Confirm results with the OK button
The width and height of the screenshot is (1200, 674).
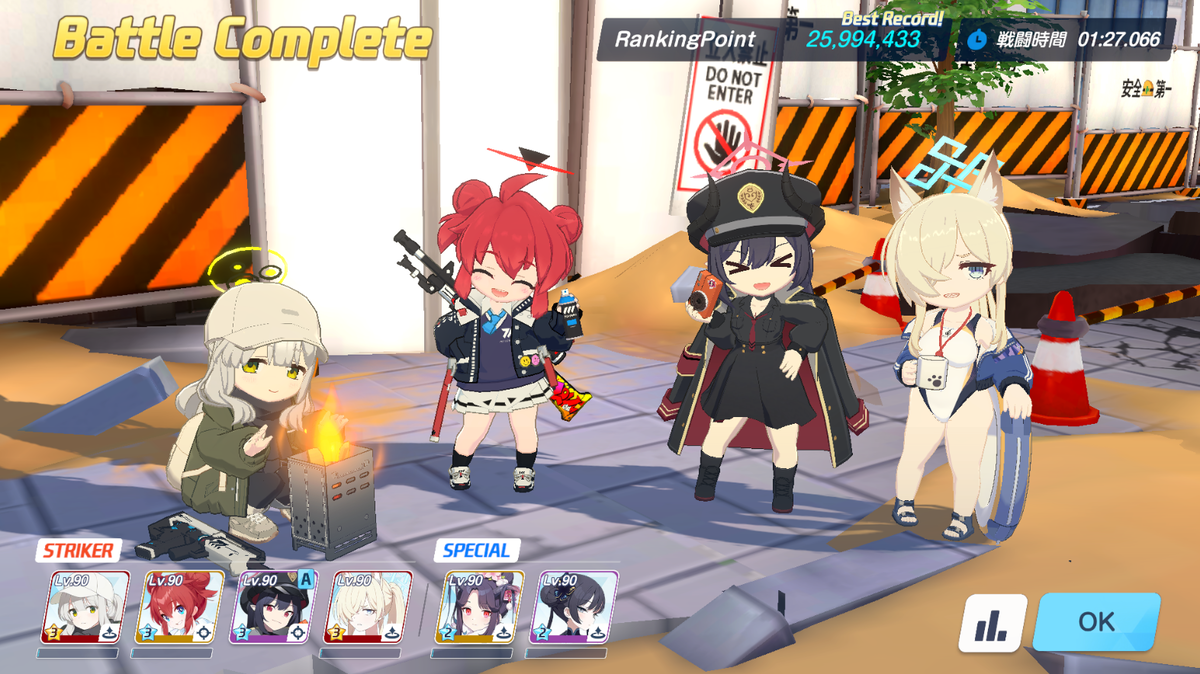click(1096, 621)
